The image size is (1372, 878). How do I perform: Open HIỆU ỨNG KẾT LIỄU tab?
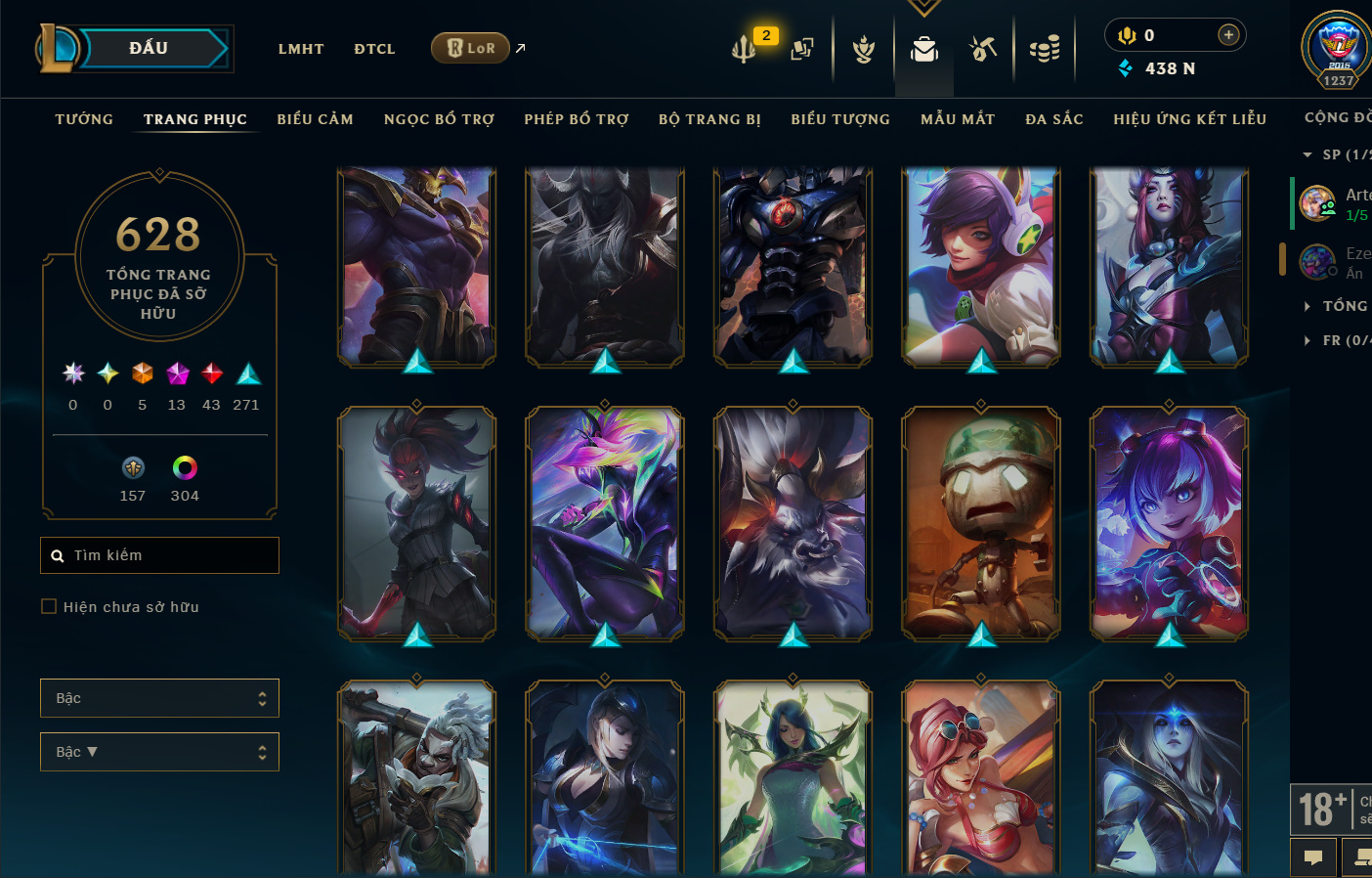tap(1189, 119)
